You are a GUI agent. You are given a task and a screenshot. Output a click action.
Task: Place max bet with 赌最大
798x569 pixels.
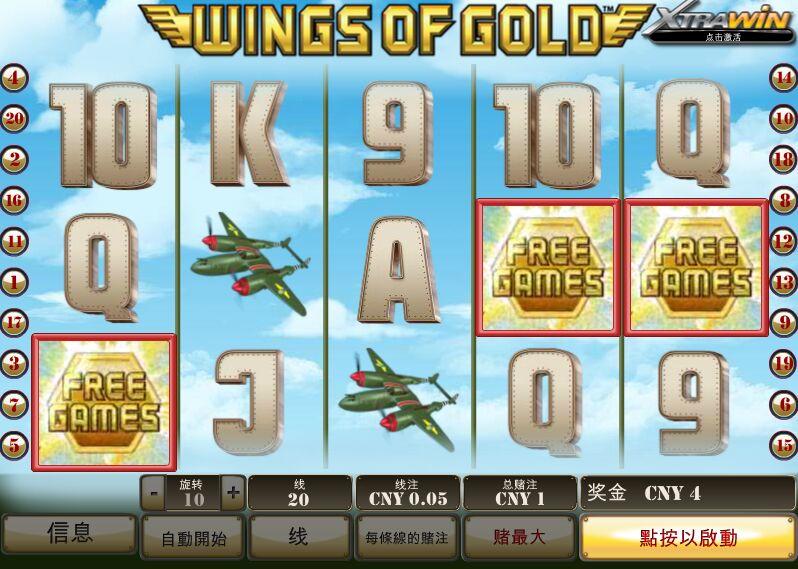coord(519,537)
